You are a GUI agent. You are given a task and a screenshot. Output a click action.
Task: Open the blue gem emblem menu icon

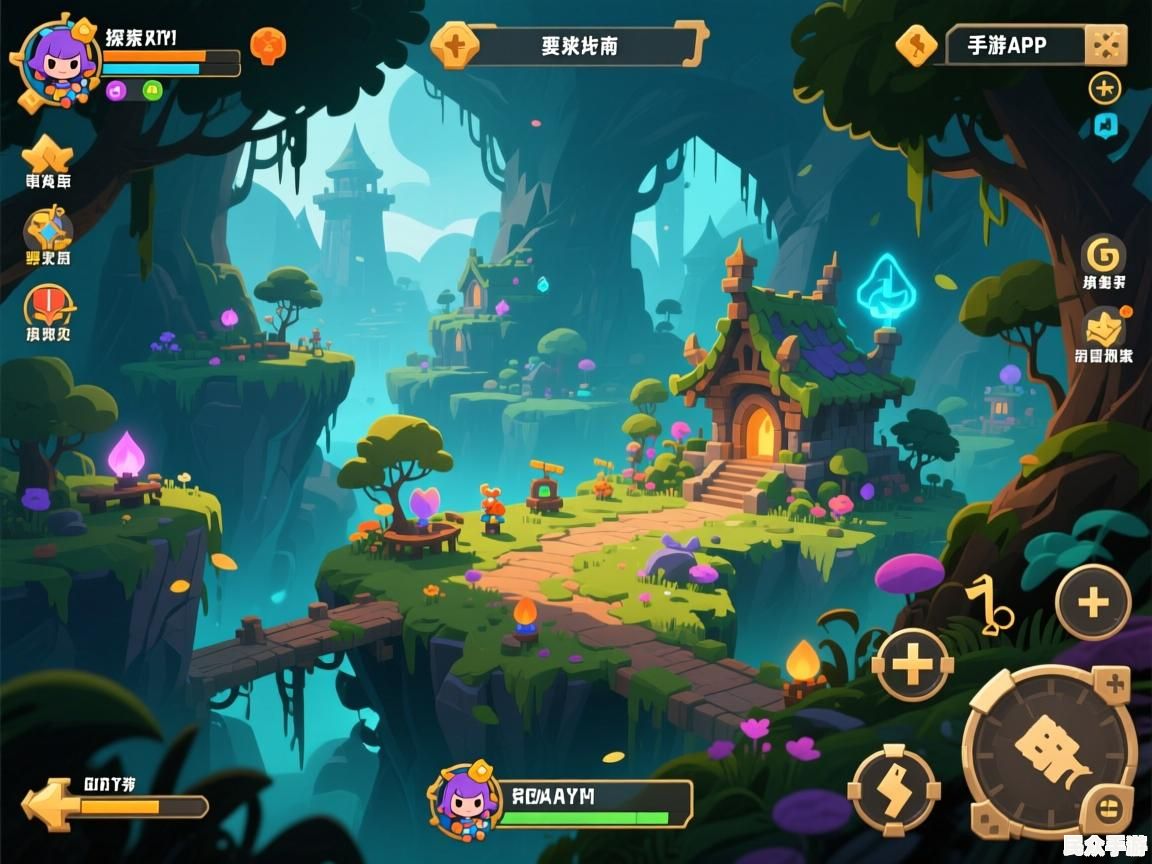(48, 231)
